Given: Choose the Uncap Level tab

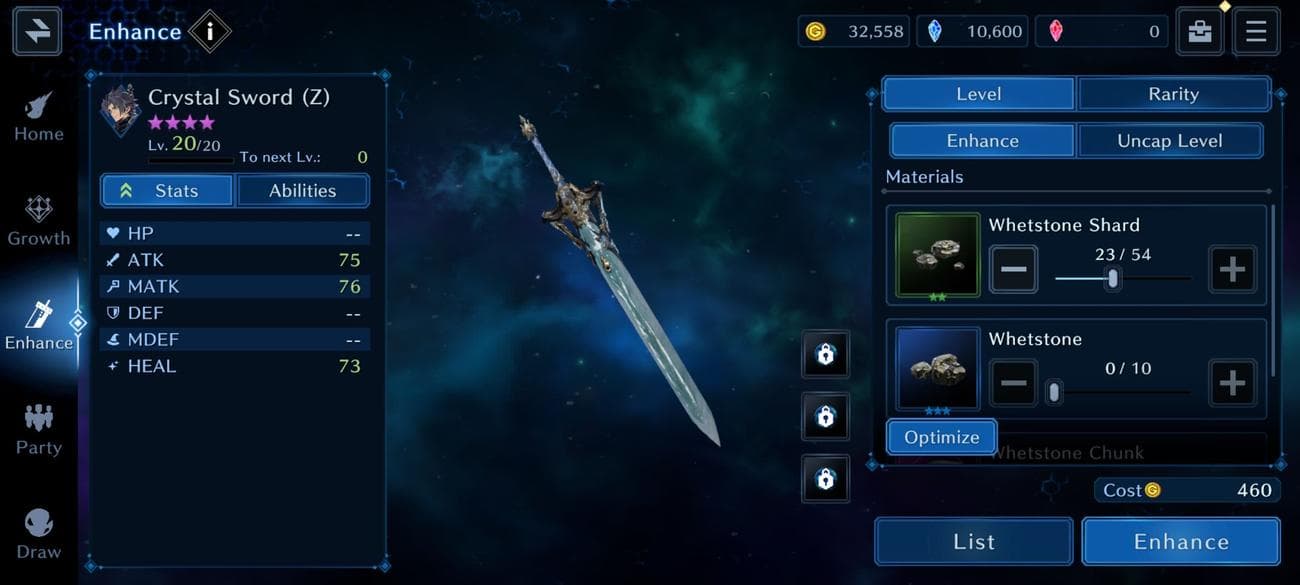Looking at the screenshot, I should 1169,141.
